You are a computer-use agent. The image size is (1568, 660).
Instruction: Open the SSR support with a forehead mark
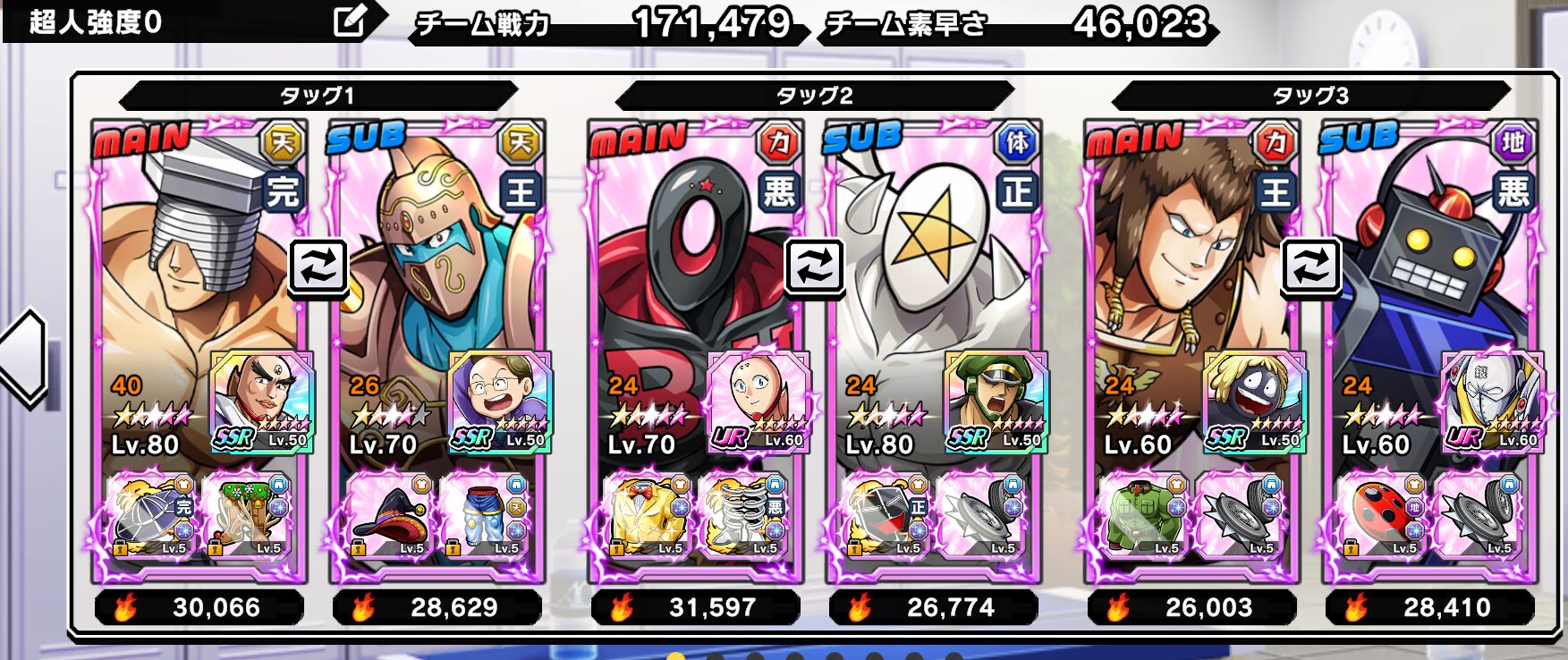[x=261, y=402]
